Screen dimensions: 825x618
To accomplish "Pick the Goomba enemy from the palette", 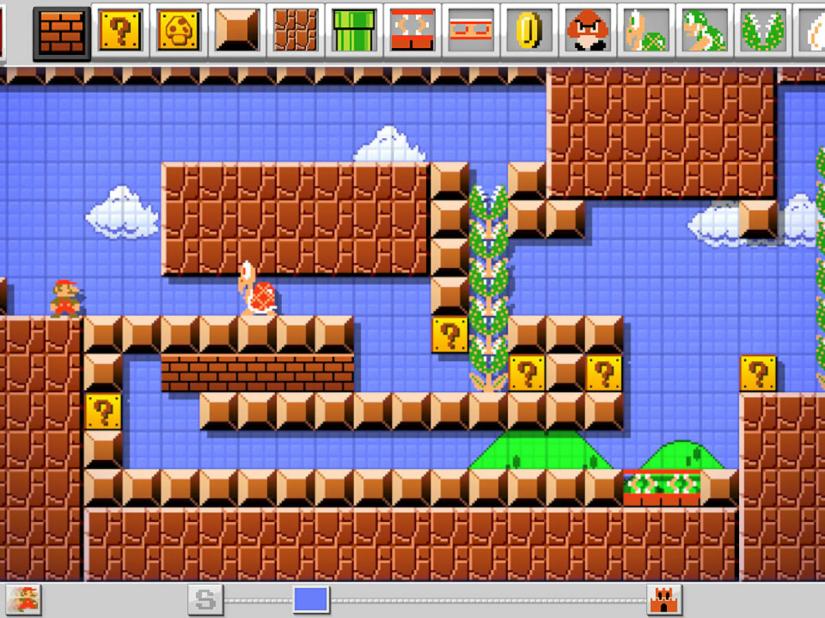I will [x=587, y=31].
